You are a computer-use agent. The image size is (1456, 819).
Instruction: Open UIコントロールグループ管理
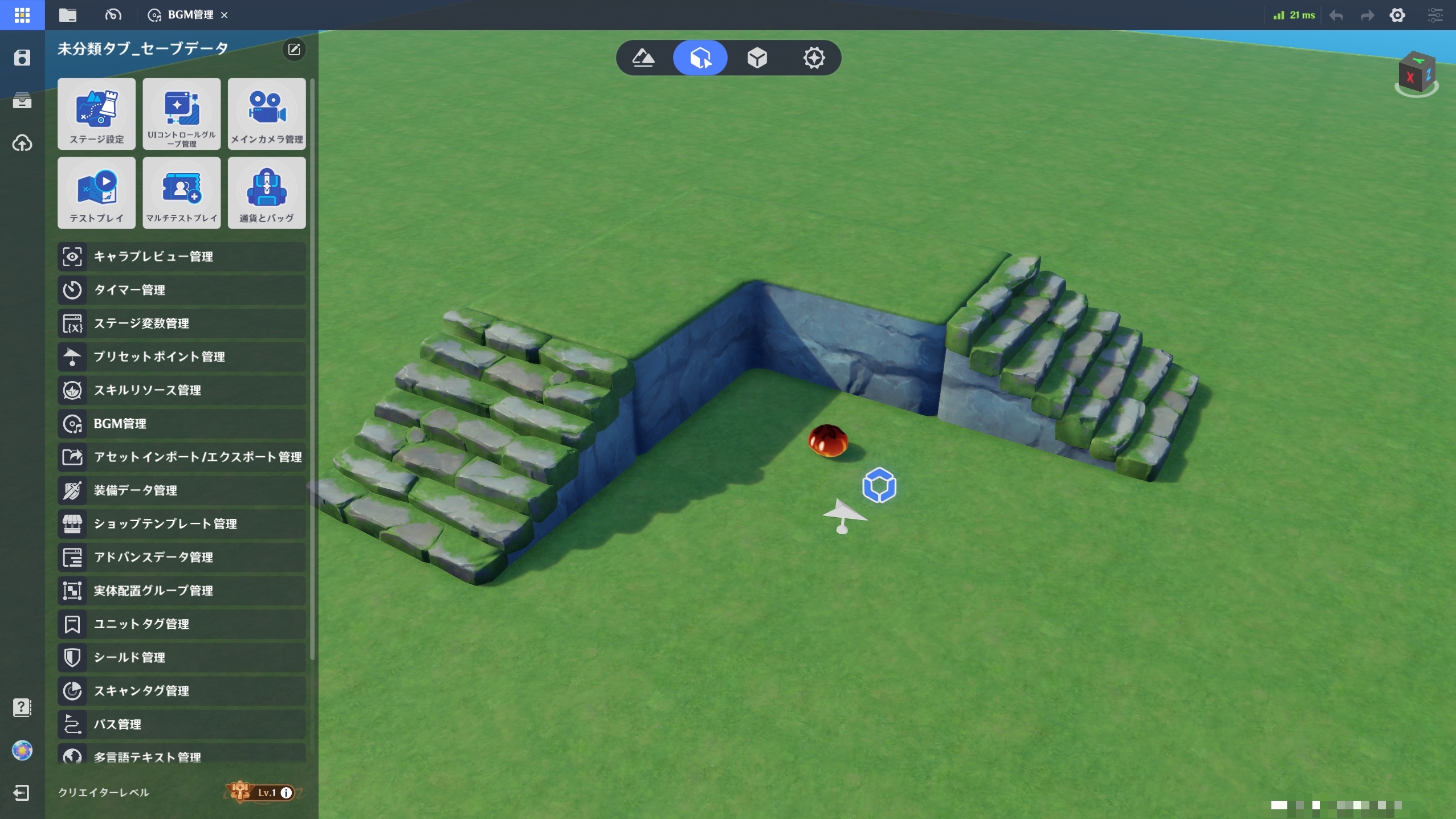pyautogui.click(x=181, y=114)
